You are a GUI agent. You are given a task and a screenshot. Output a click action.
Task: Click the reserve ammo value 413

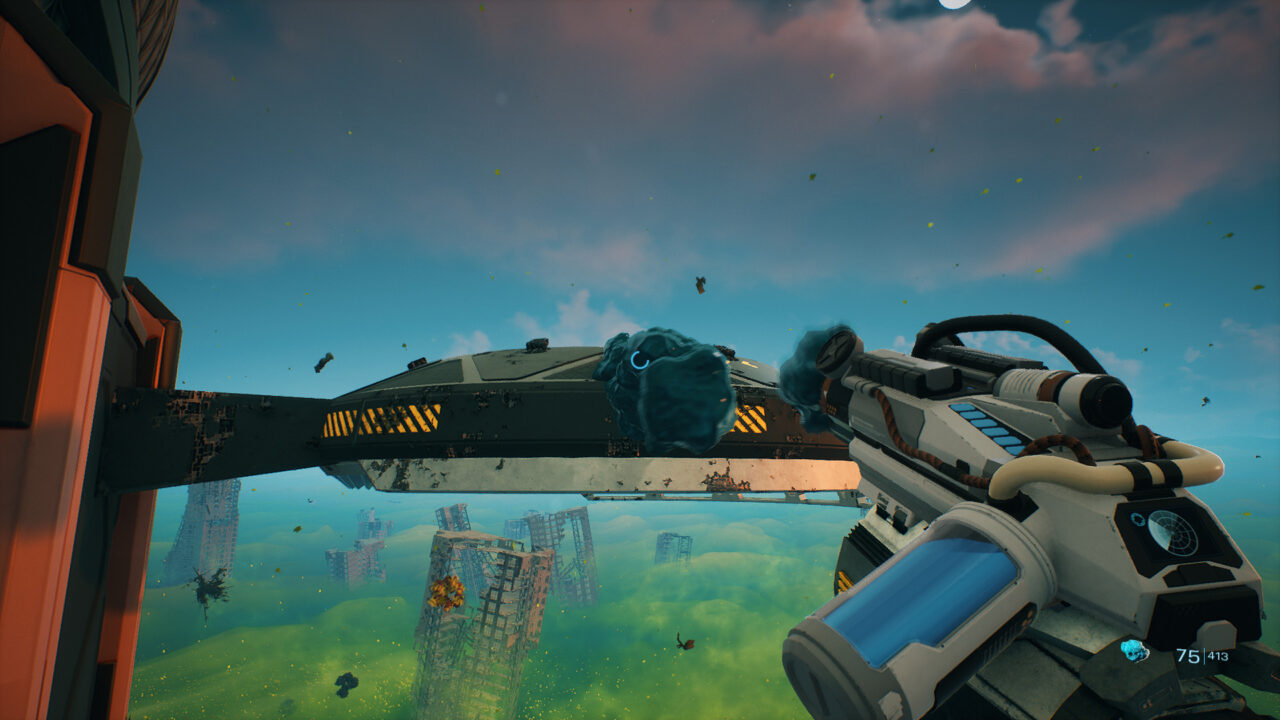(1217, 656)
